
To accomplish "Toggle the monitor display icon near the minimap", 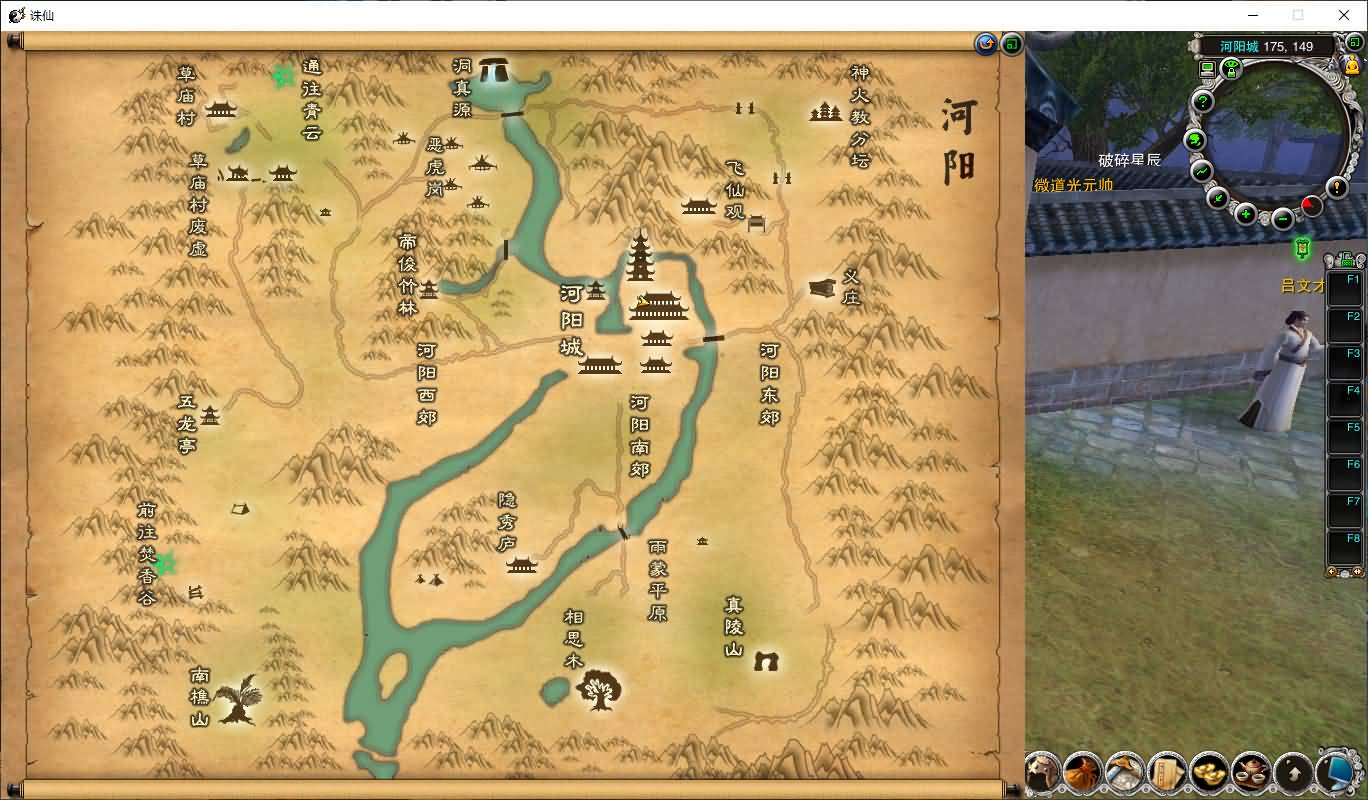I will tap(1207, 67).
